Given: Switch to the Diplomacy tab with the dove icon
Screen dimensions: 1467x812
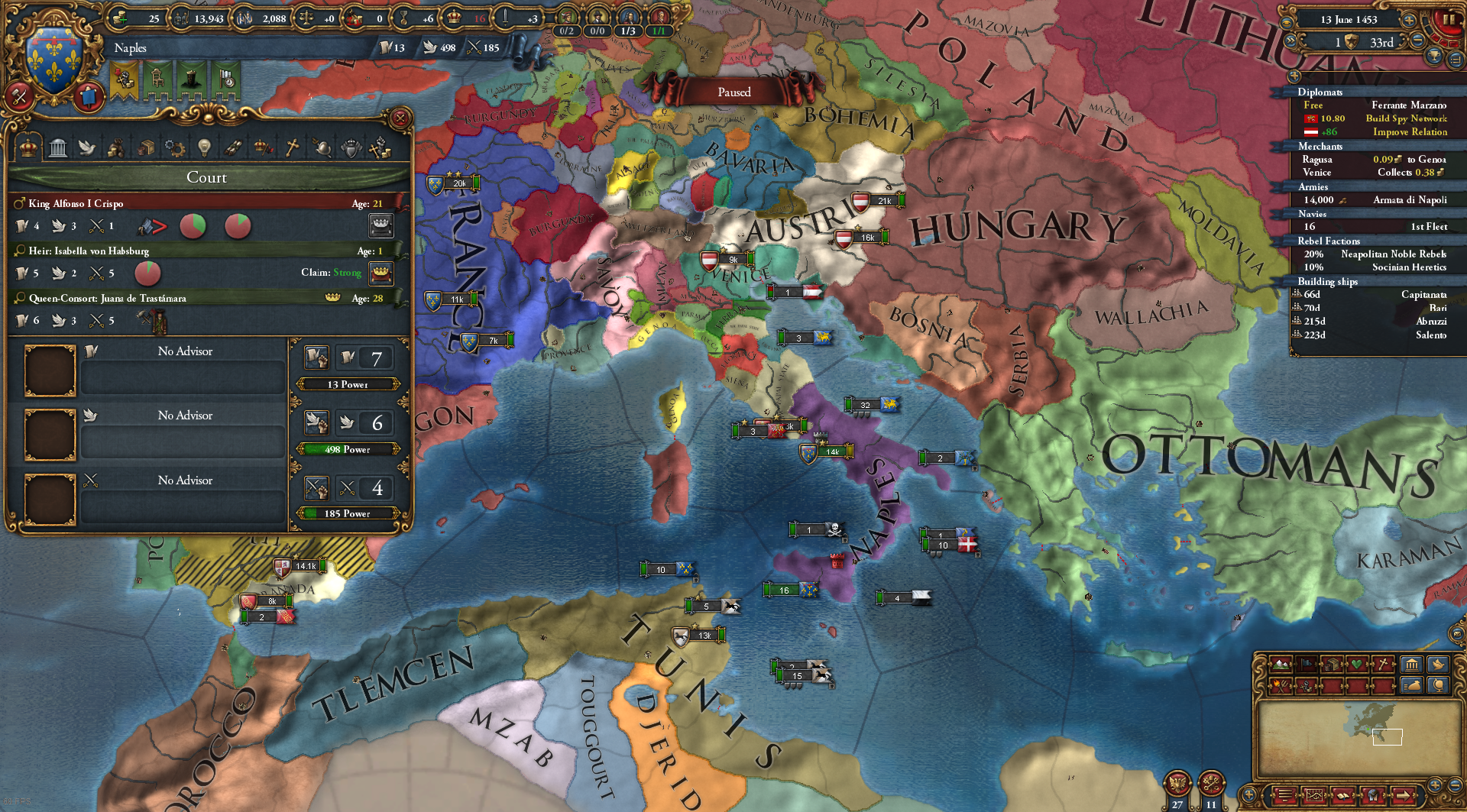Looking at the screenshot, I should click(x=87, y=147).
